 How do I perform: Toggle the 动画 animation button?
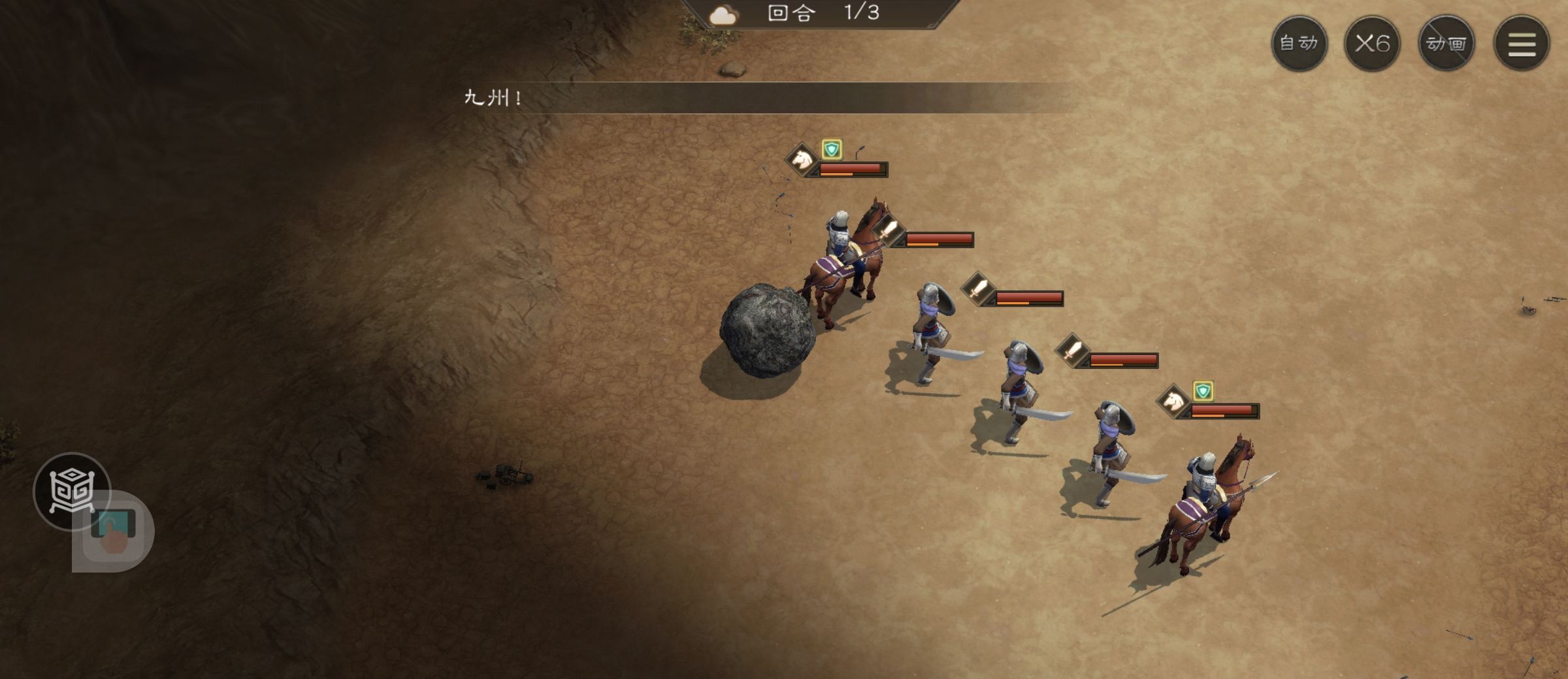coord(1446,44)
